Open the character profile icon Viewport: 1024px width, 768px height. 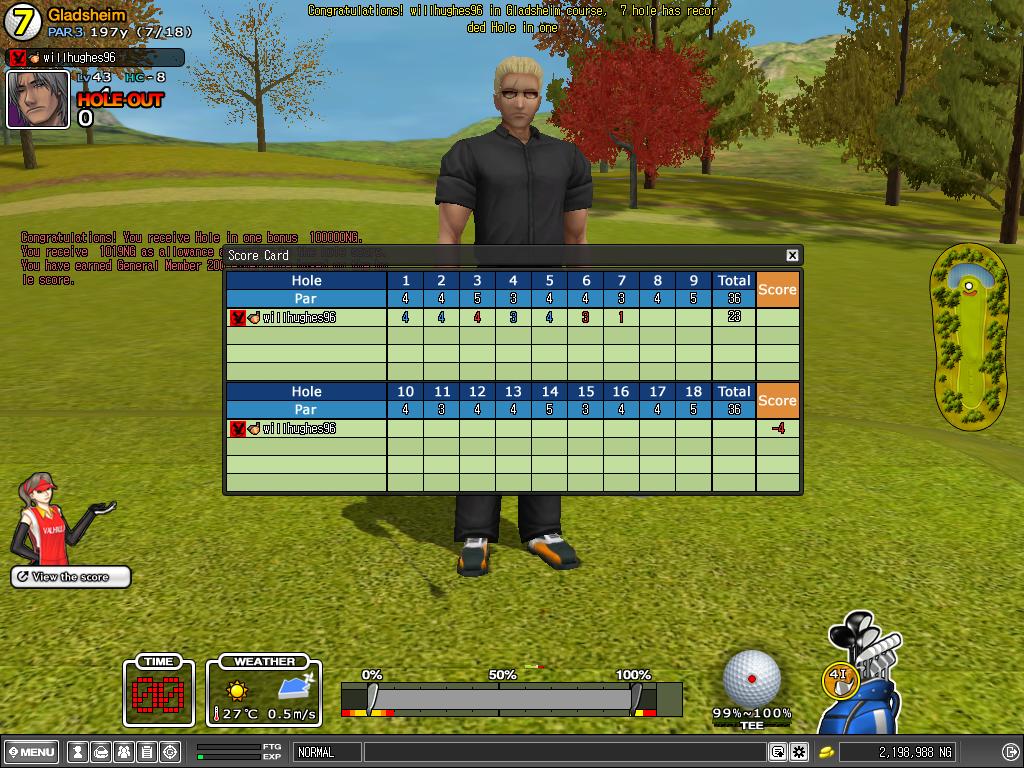tap(77, 752)
